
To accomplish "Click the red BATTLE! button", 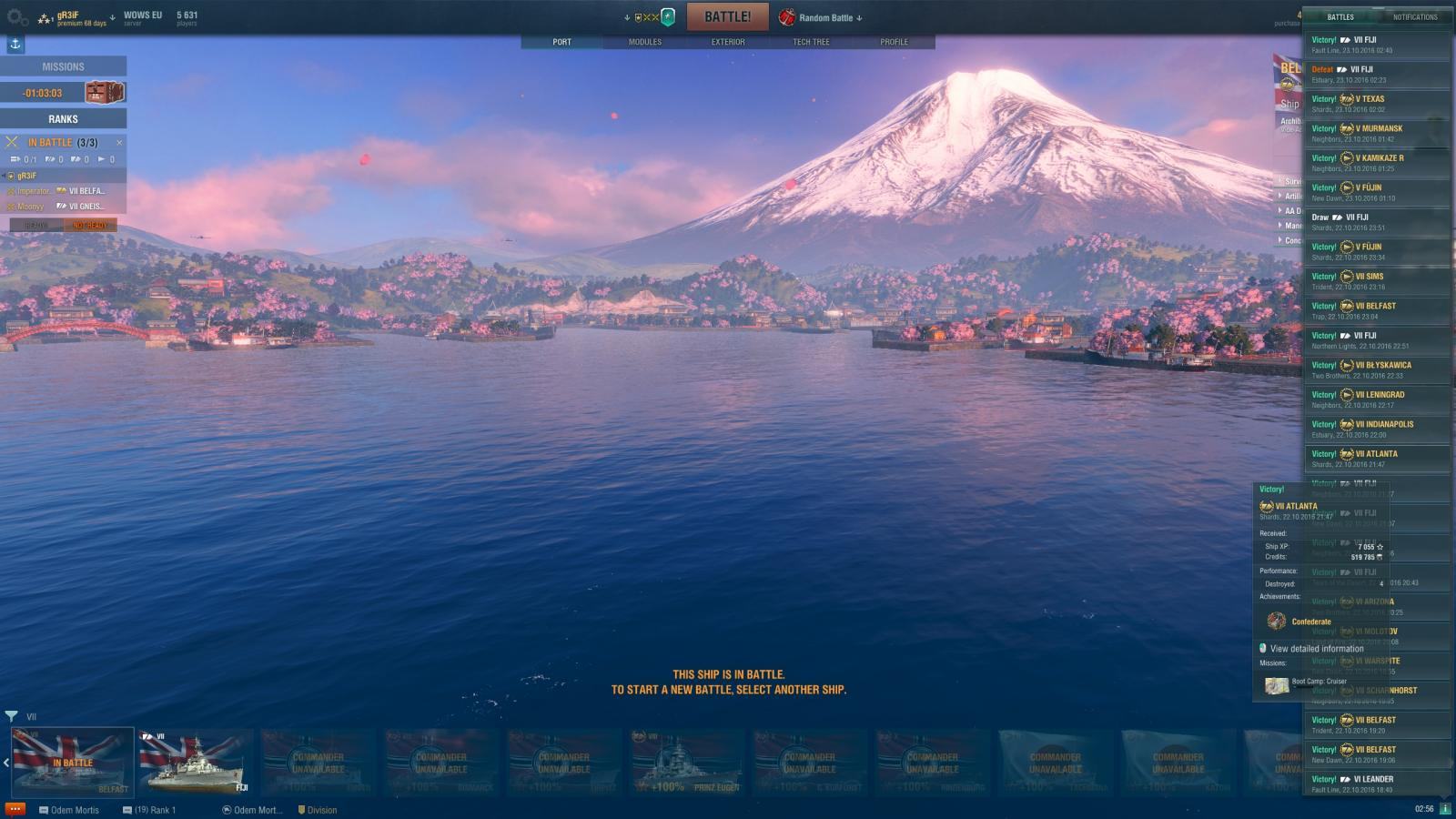I will [x=727, y=17].
